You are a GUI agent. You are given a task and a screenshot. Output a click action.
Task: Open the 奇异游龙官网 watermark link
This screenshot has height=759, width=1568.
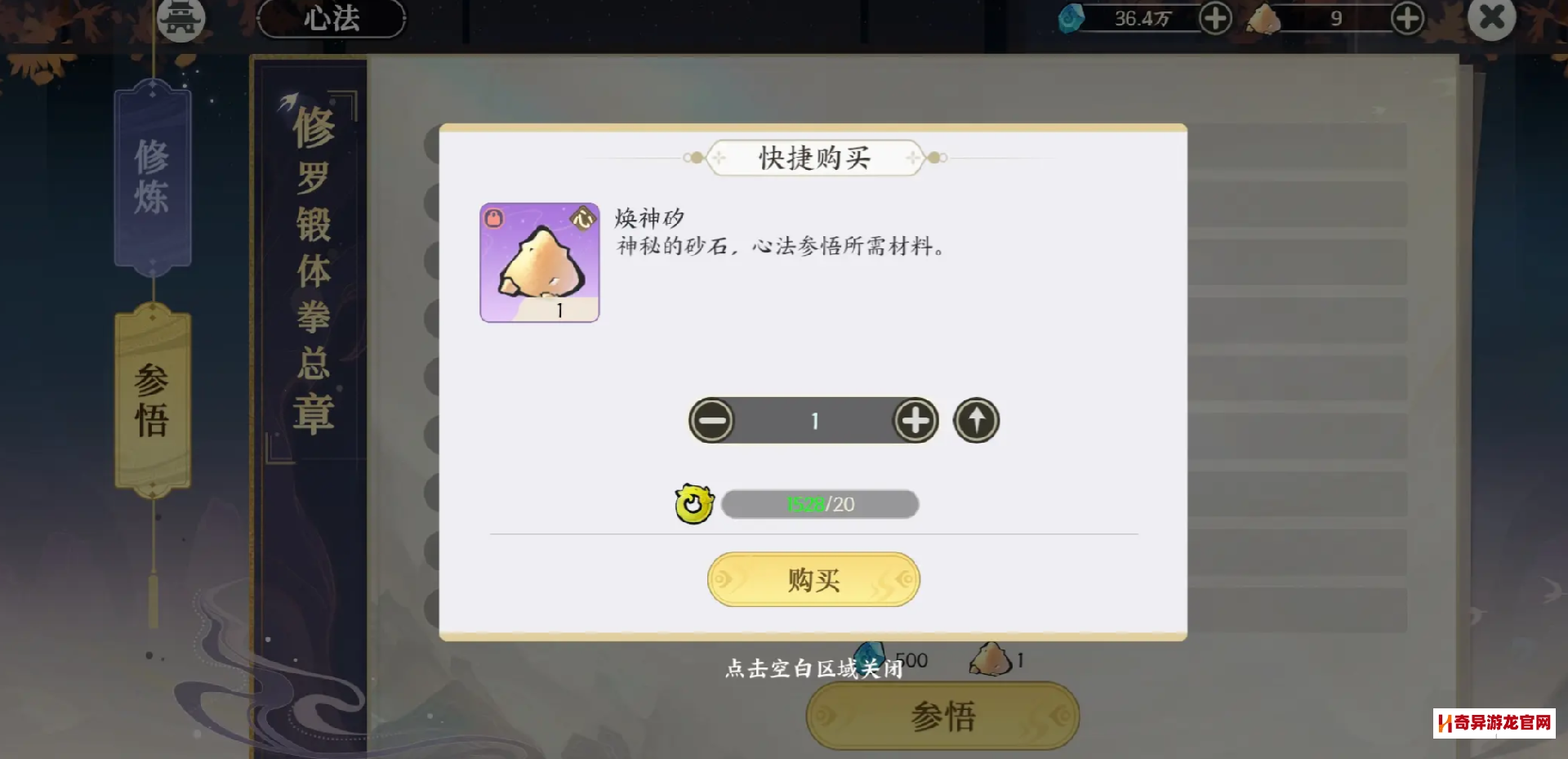[x=1494, y=723]
